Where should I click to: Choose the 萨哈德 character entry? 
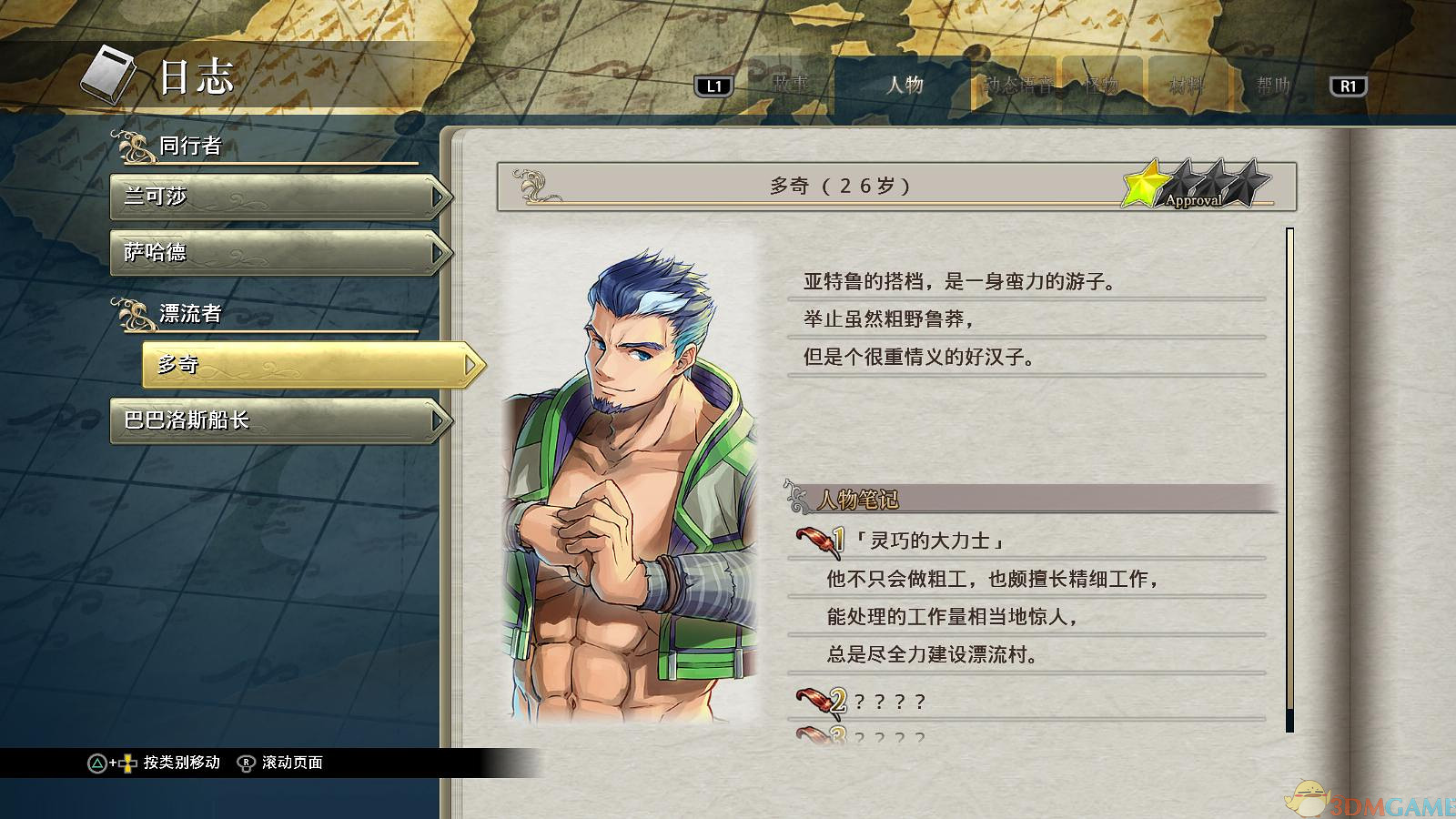(279, 252)
